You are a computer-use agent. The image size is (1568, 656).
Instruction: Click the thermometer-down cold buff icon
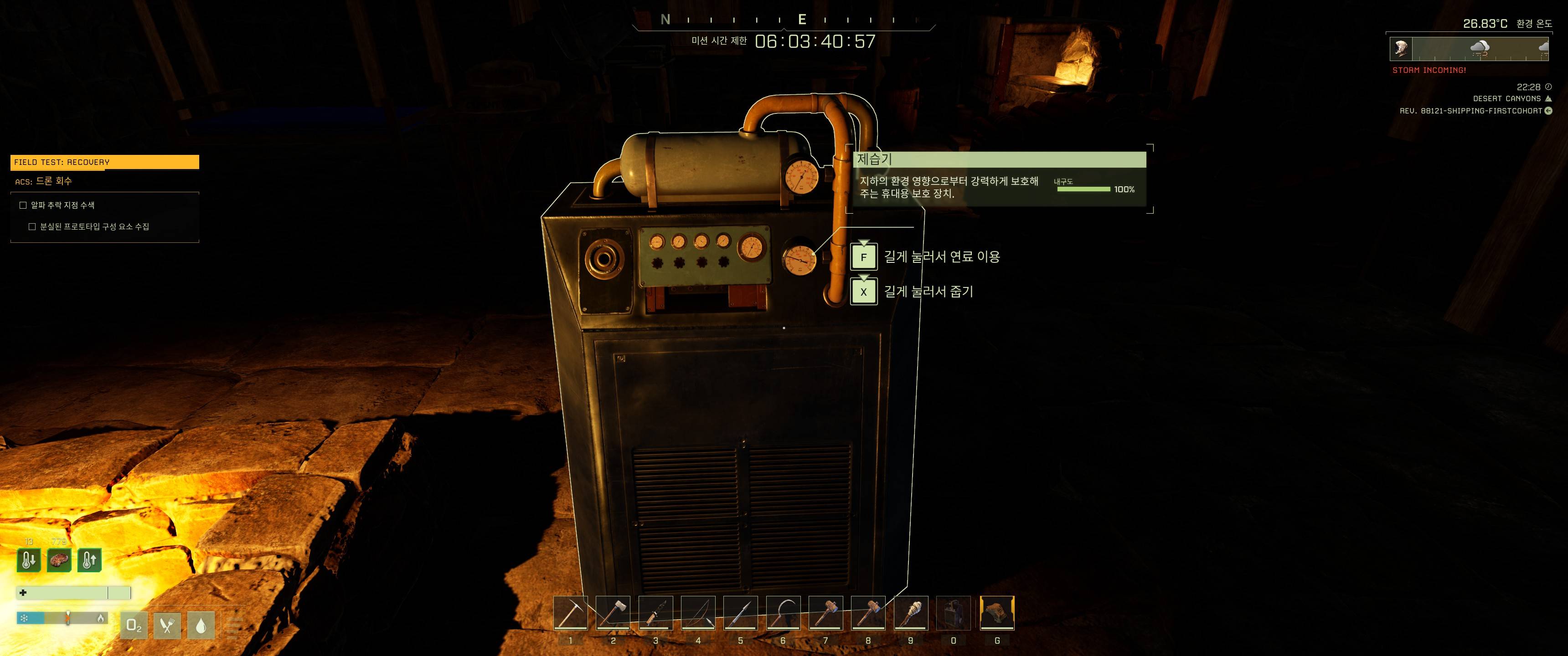29,560
